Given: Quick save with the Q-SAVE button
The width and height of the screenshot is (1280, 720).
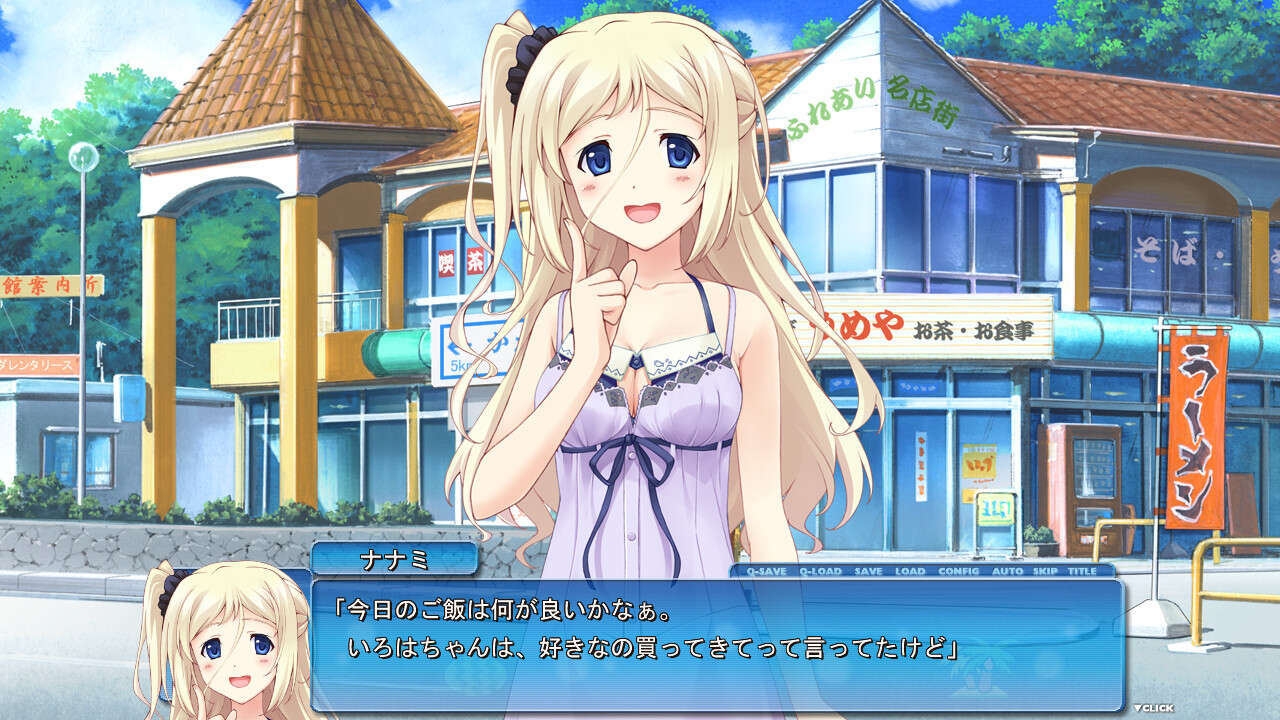Looking at the screenshot, I should point(767,571).
